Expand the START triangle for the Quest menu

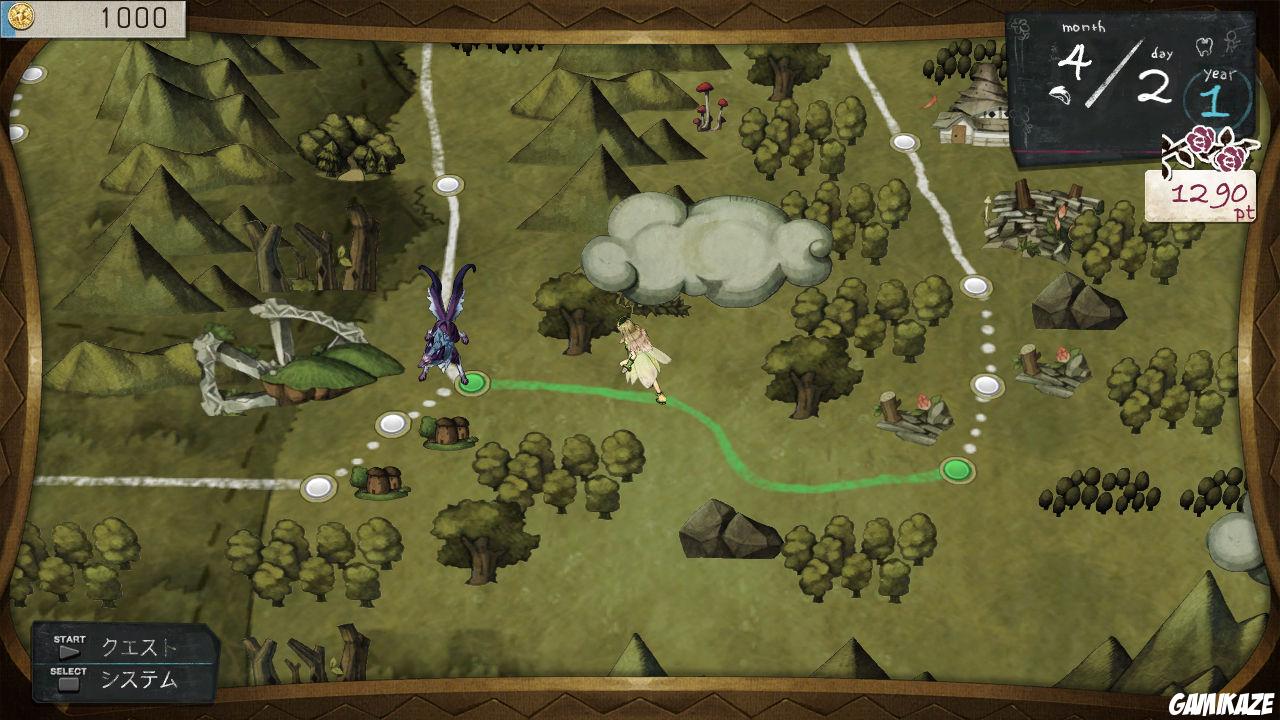click(70, 651)
